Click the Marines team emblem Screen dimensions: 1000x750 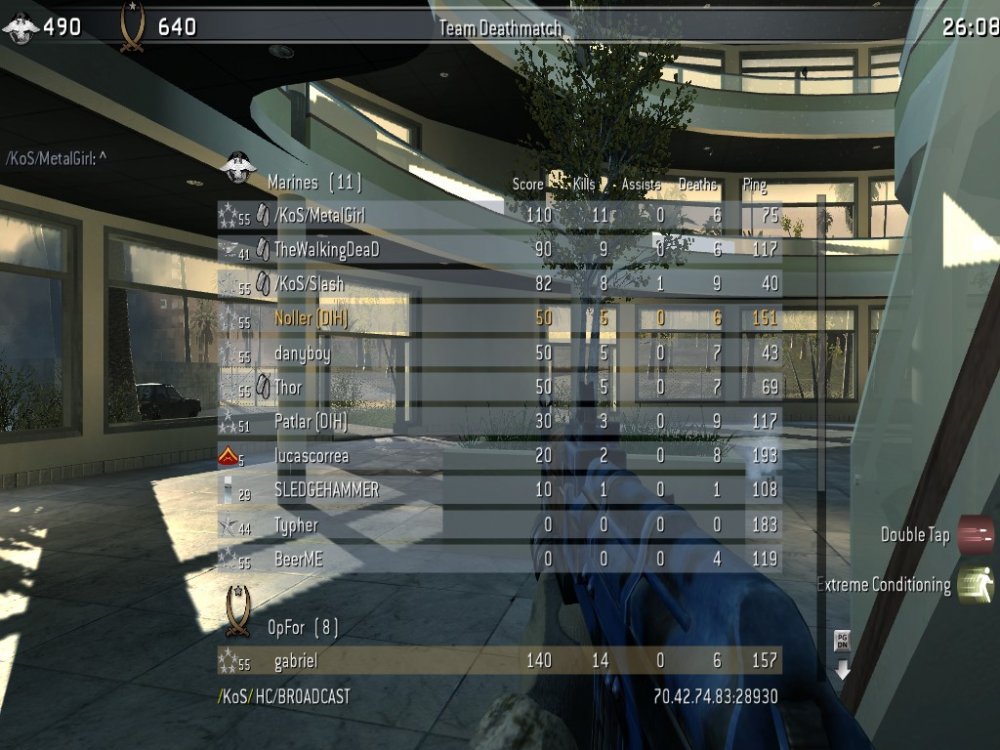pos(239,168)
